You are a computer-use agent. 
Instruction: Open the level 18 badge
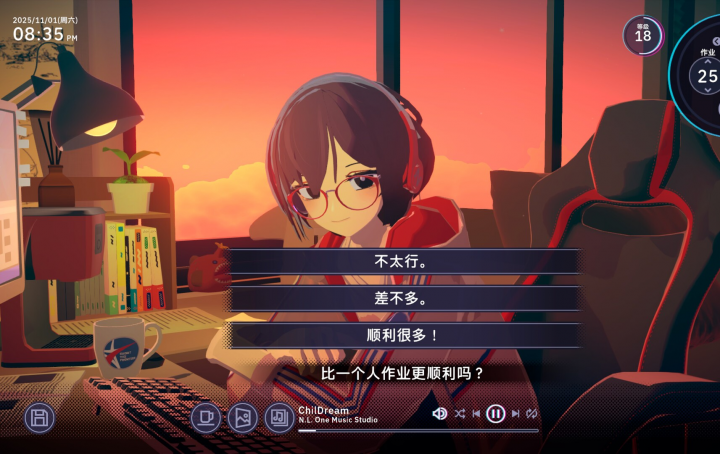click(x=642, y=35)
